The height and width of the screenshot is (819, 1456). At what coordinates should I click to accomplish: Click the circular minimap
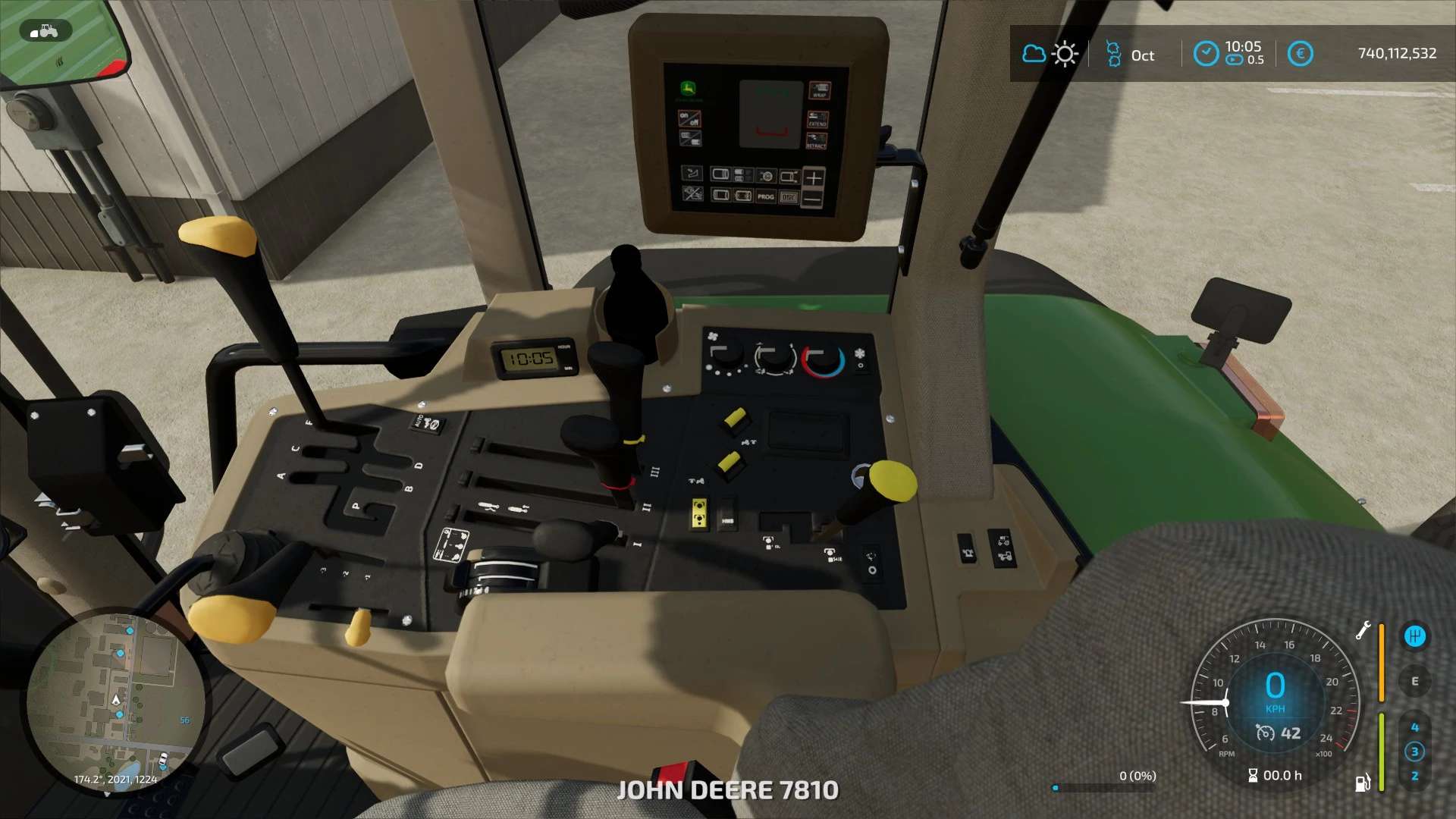click(x=115, y=703)
